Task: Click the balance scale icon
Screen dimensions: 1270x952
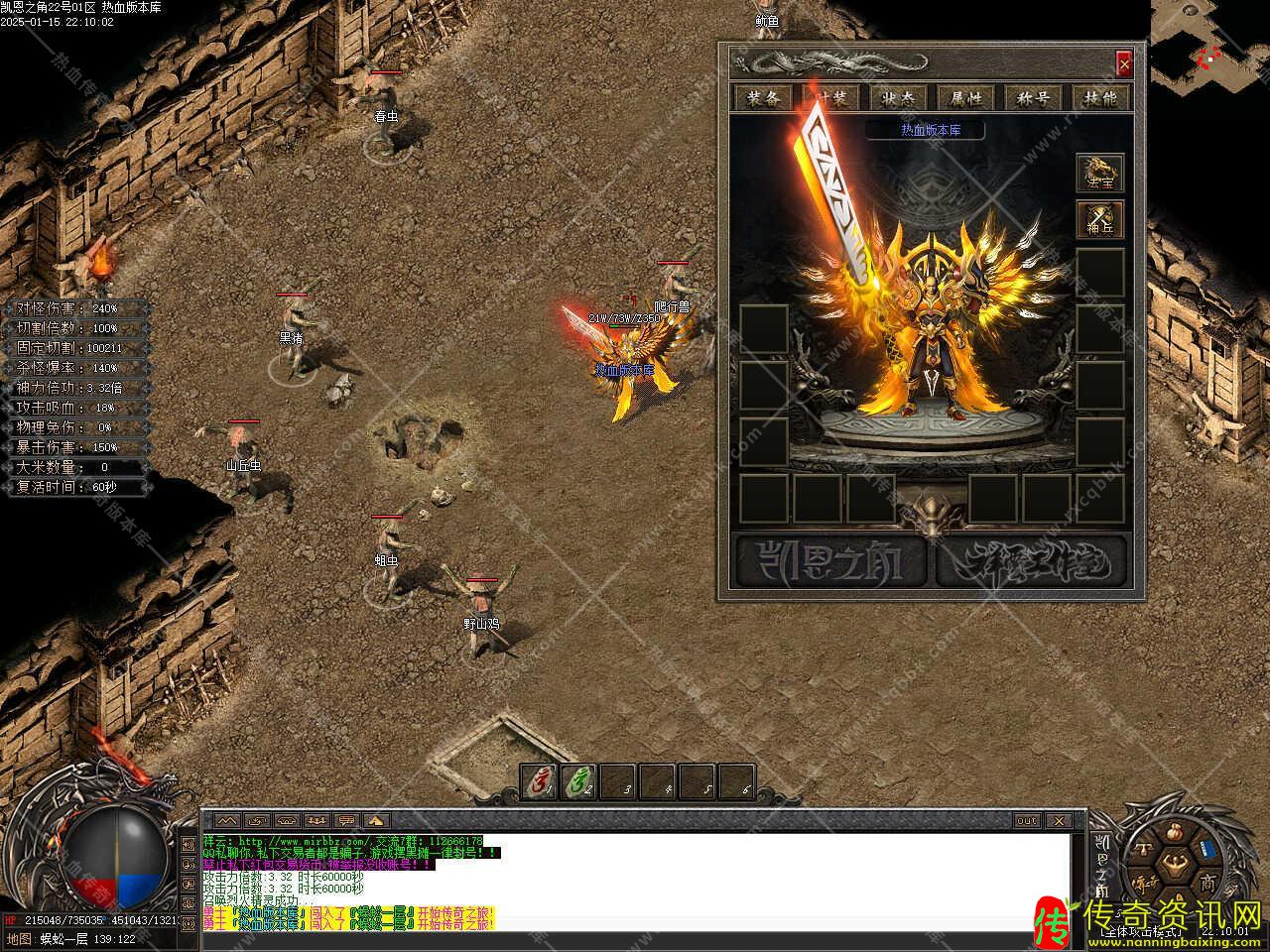Action: click(x=1143, y=850)
